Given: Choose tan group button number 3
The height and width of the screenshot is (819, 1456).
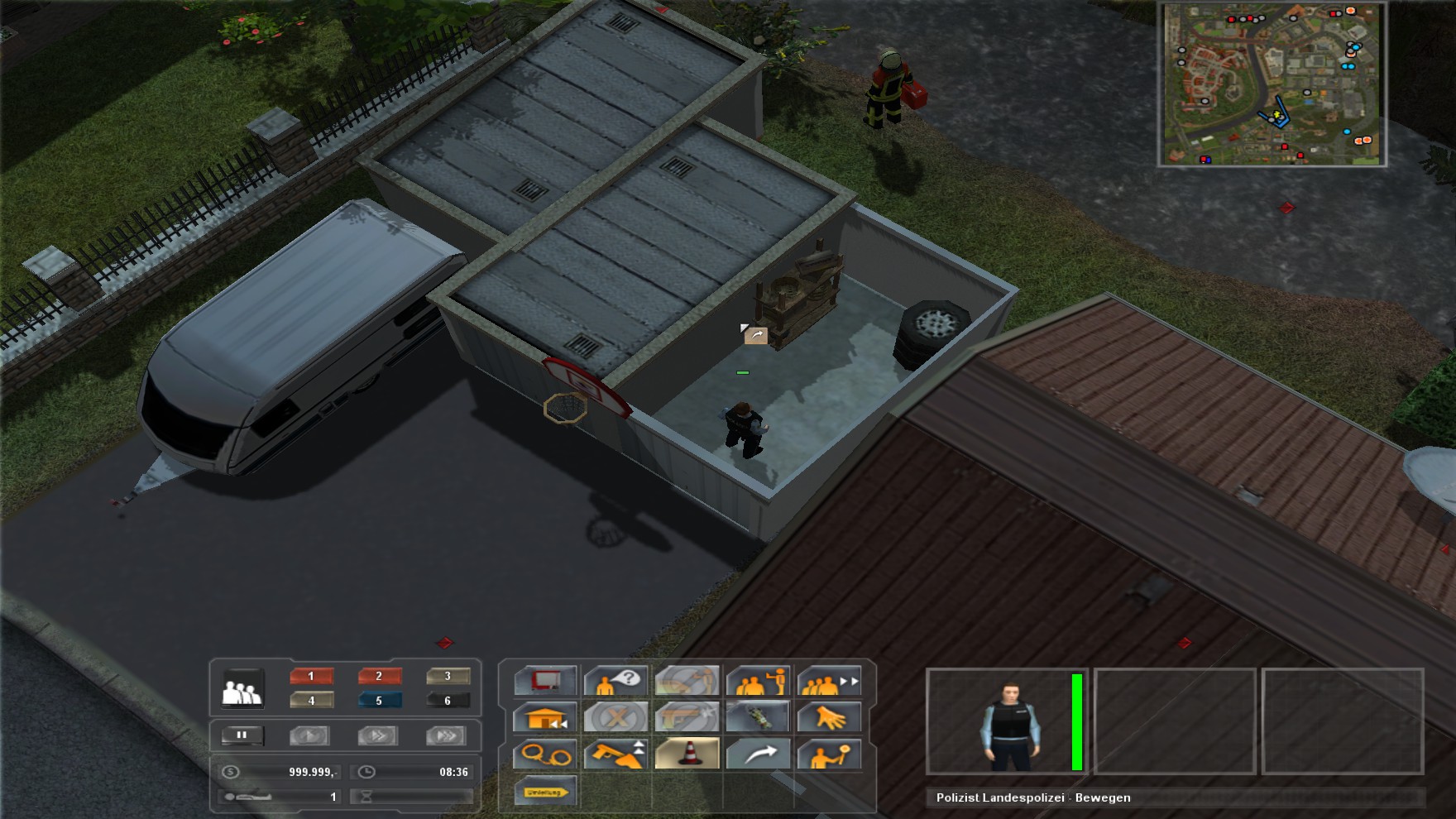Looking at the screenshot, I should tap(448, 676).
